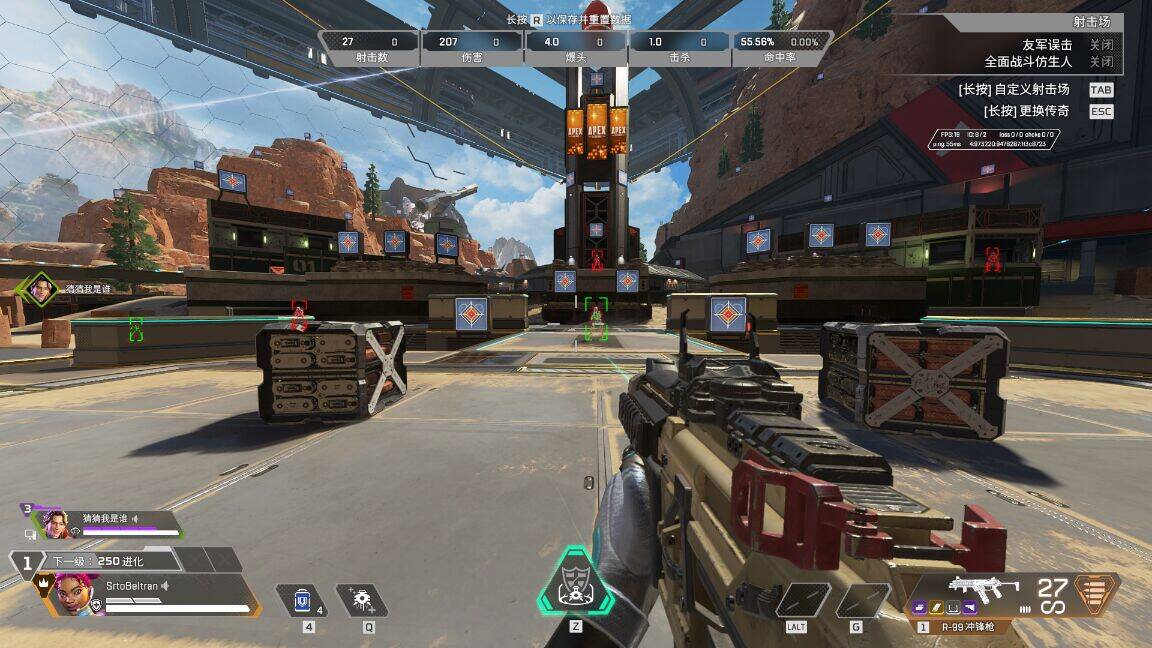Toggle the 全面战斗仿生人 dummy setting
The height and width of the screenshot is (648, 1152).
1100,62
